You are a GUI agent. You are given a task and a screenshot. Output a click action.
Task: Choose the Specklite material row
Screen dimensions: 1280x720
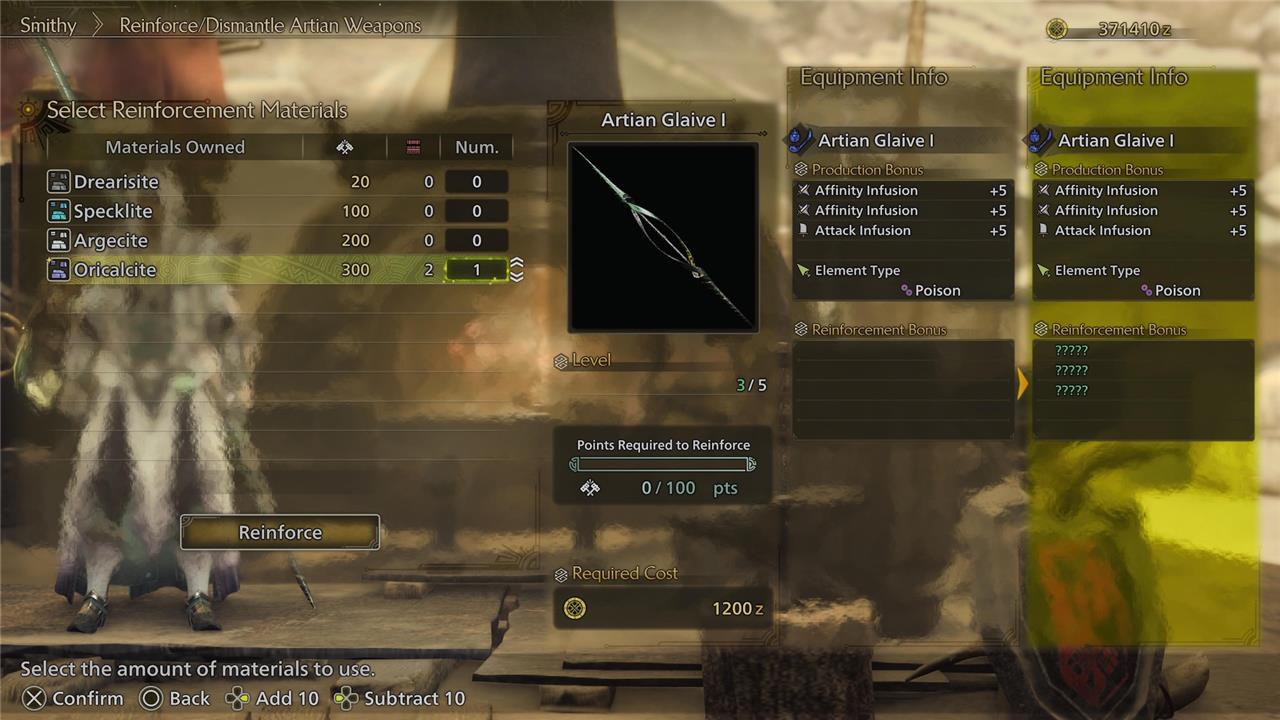pyautogui.click(x=113, y=211)
